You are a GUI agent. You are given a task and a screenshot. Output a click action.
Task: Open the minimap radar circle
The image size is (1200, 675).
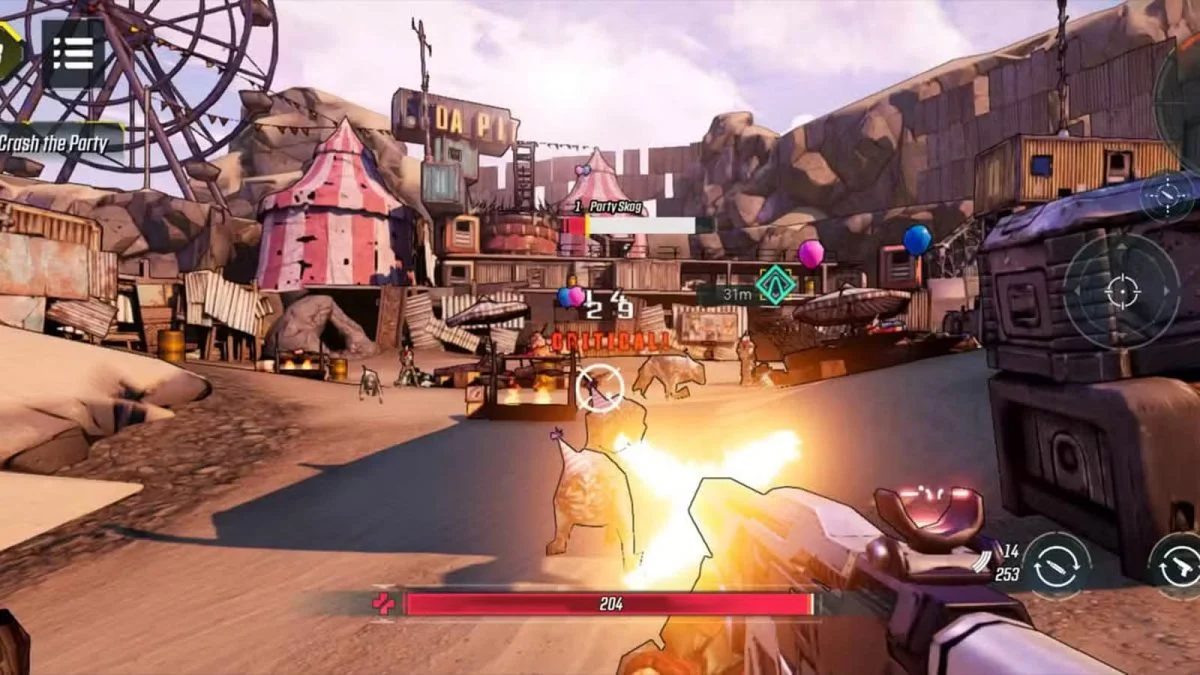tap(1181, 90)
